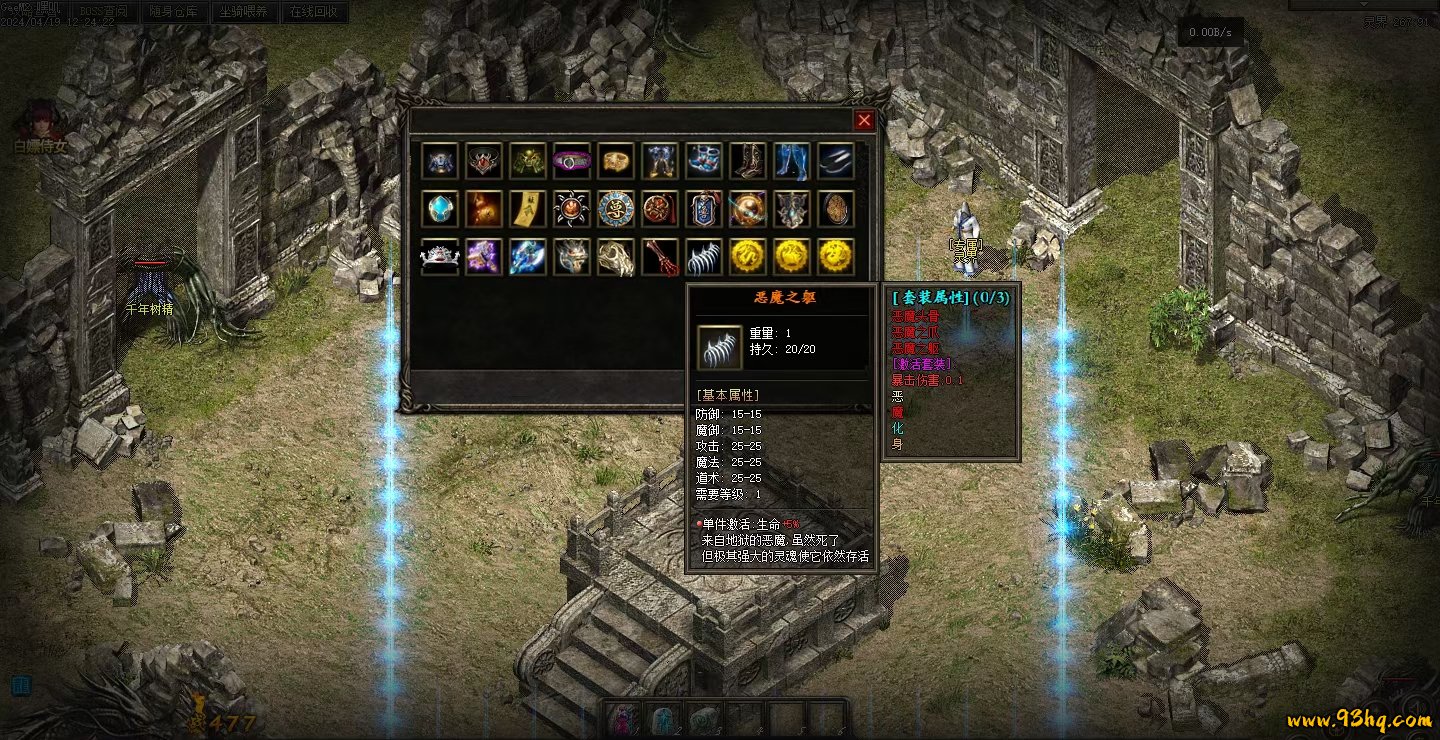Open the 随身仓库 portable warehouse
1440x740 pixels.
pyautogui.click(x=174, y=12)
